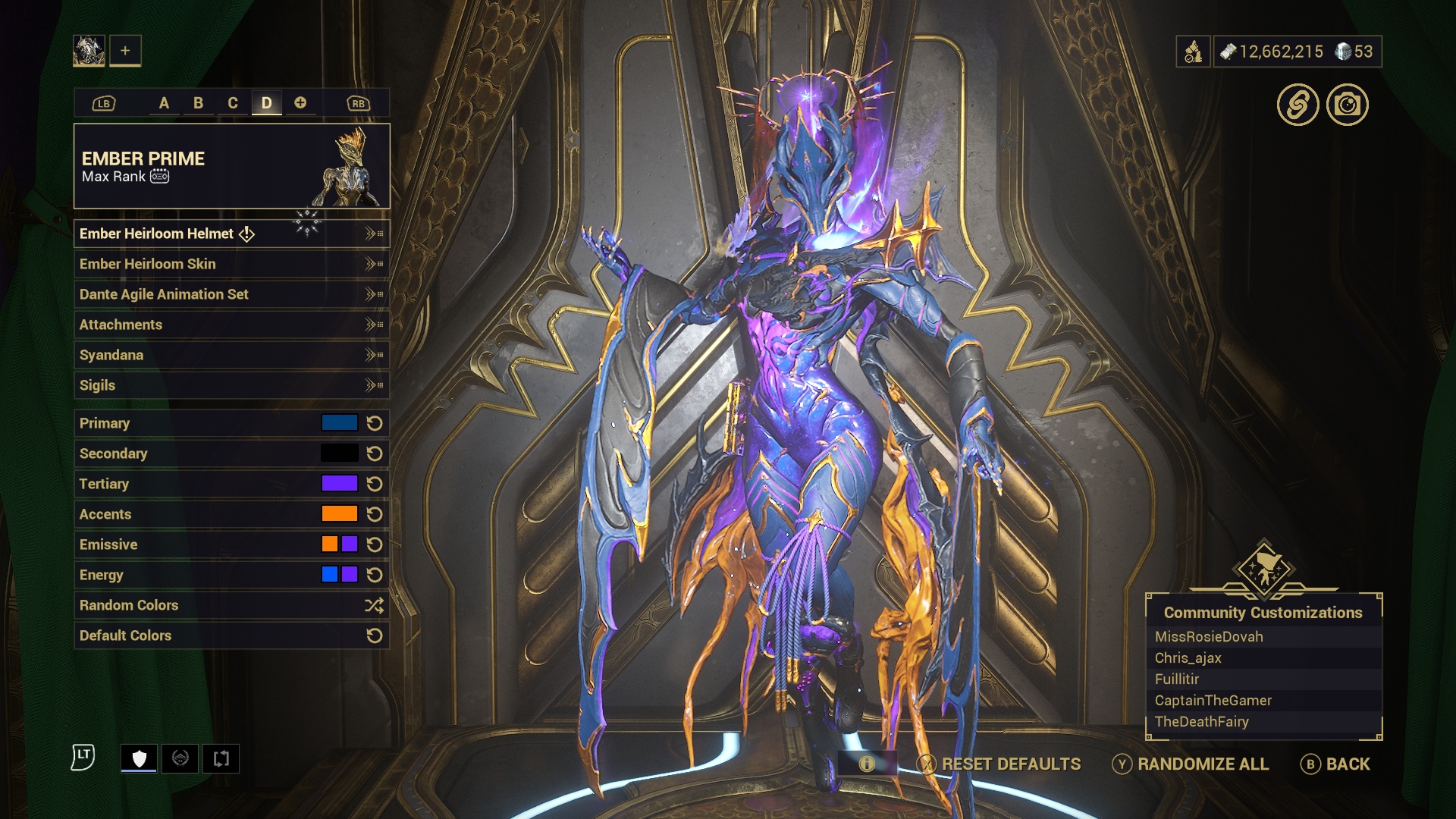Select TheDeathFairy's community customization
1456x819 pixels.
pyautogui.click(x=1201, y=722)
